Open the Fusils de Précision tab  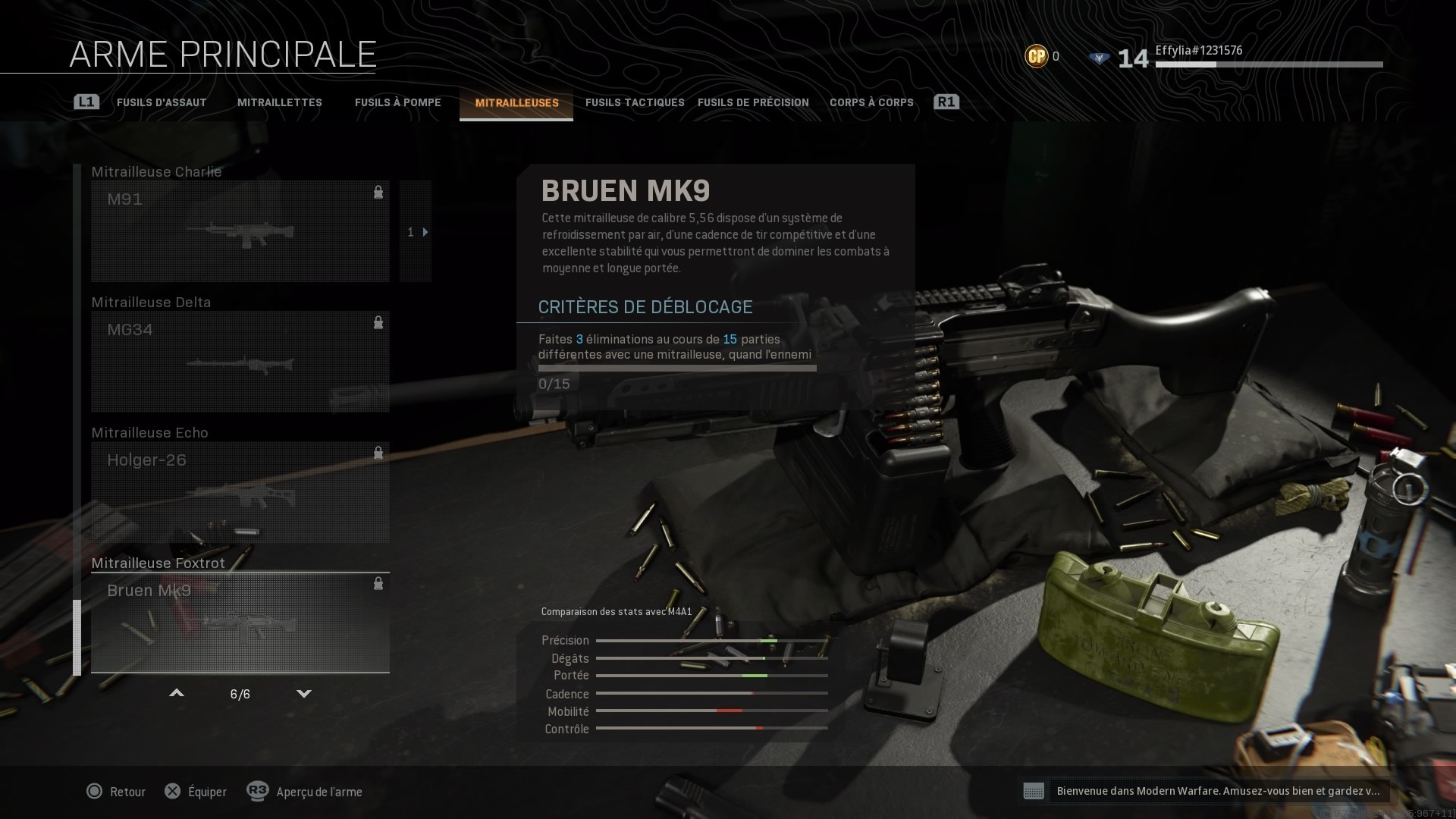(754, 102)
